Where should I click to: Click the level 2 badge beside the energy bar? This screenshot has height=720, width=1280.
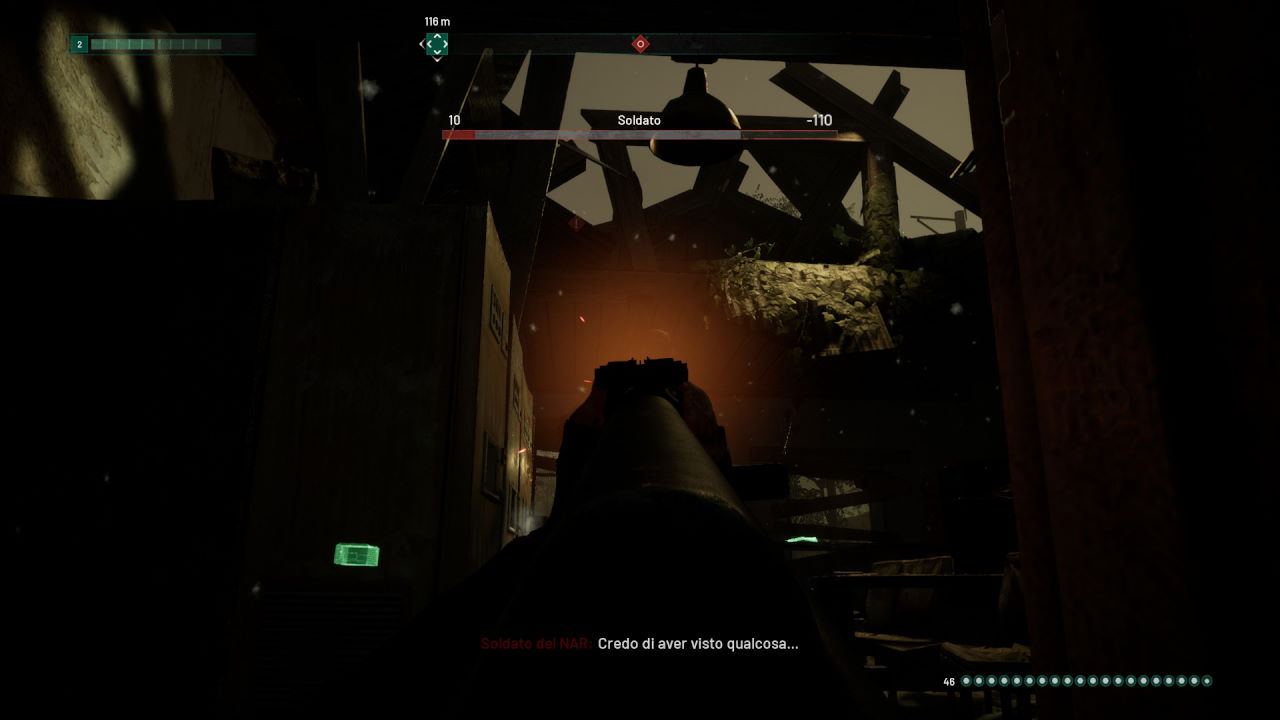click(x=79, y=44)
